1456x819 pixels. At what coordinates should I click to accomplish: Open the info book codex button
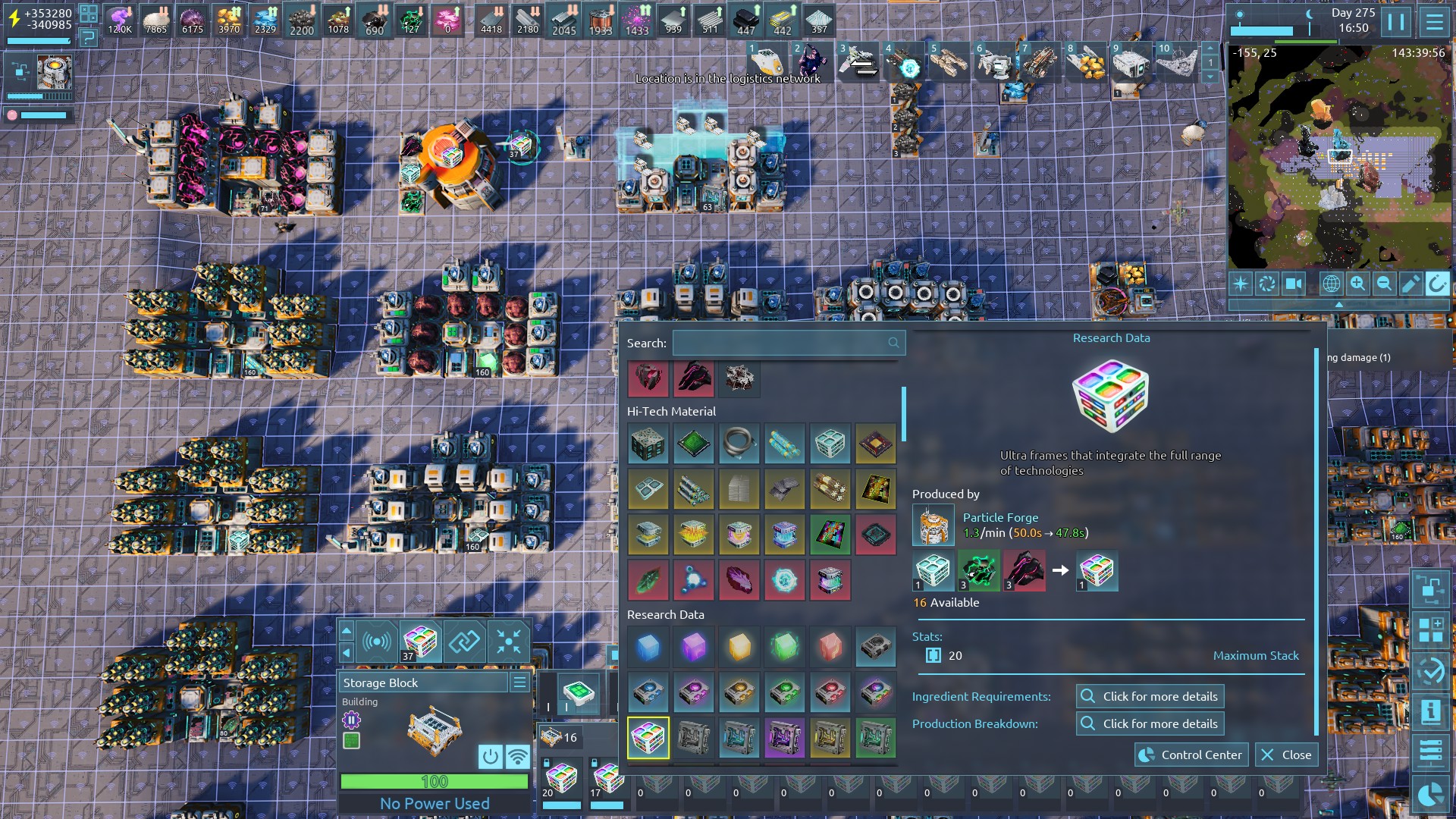point(1430,712)
